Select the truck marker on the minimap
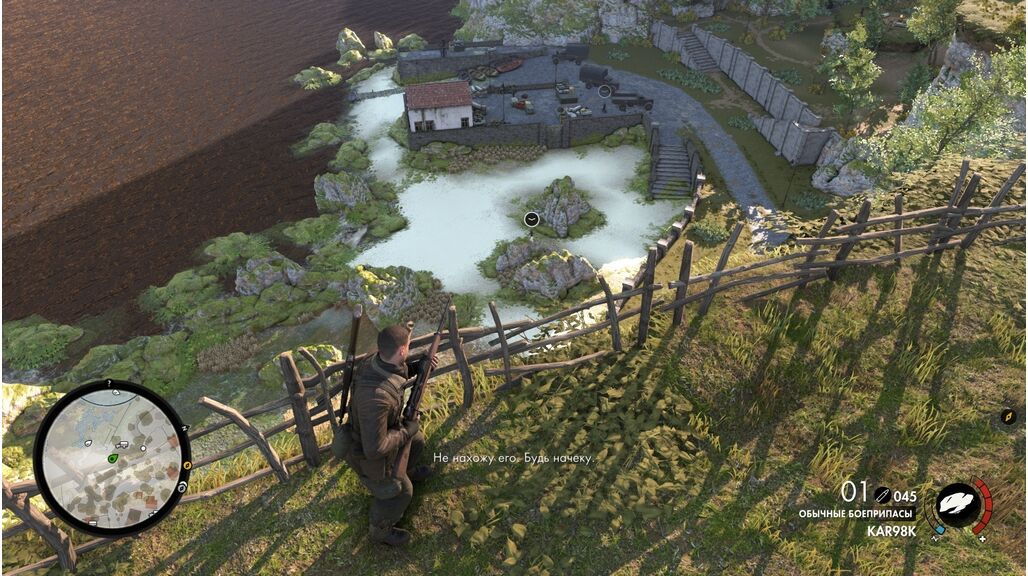 tap(121, 444)
